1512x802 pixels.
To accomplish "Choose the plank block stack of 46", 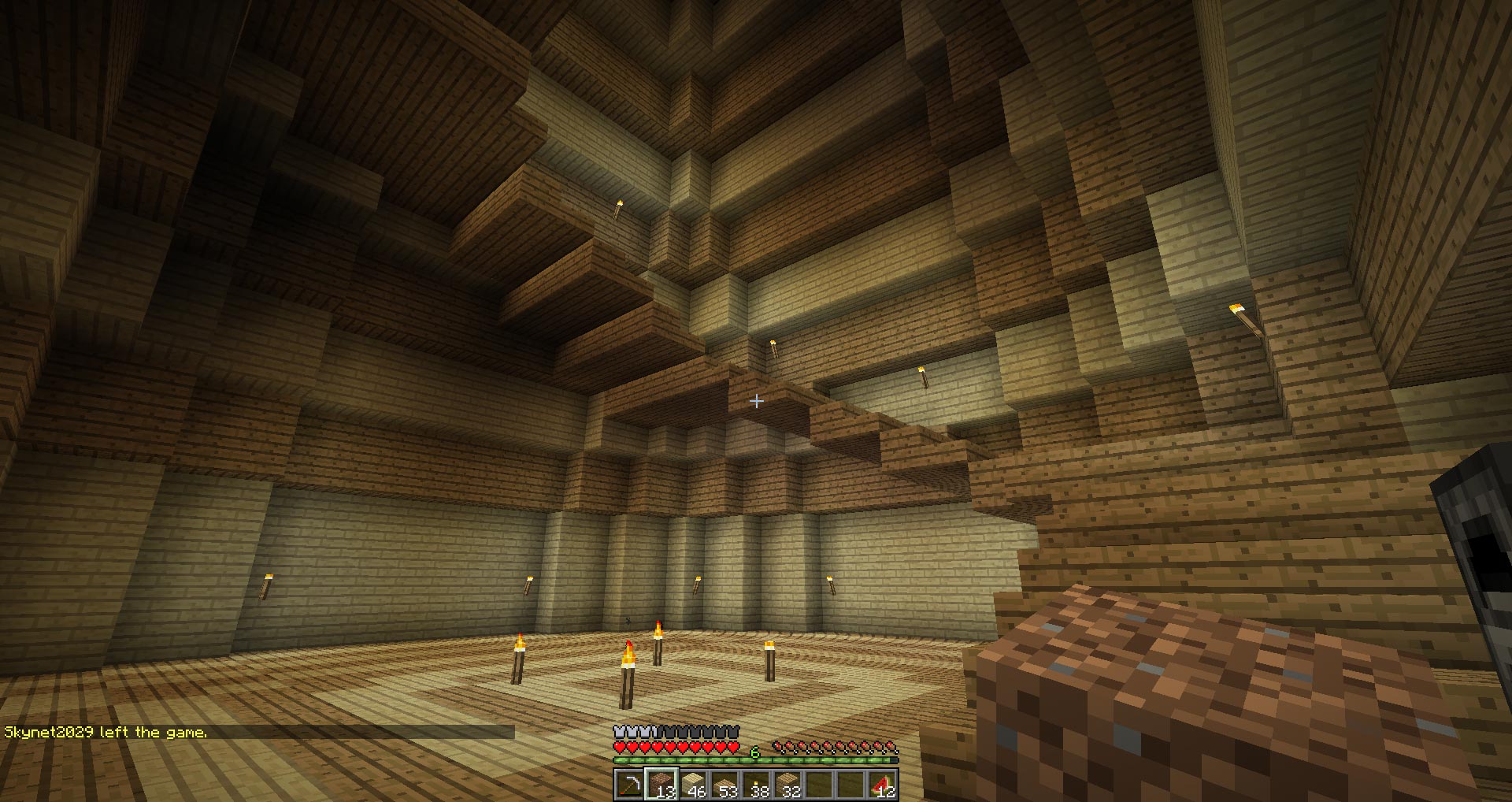I will pyautogui.click(x=693, y=785).
